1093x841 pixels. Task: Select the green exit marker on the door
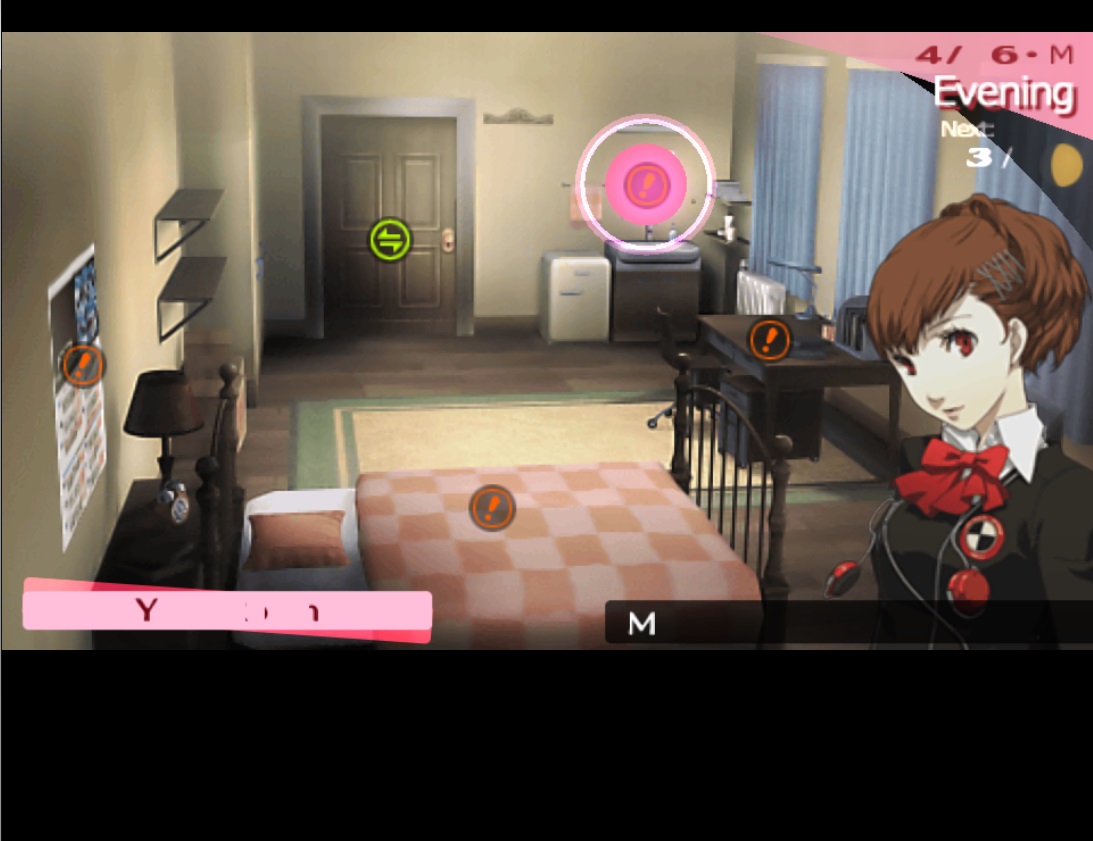tap(390, 240)
